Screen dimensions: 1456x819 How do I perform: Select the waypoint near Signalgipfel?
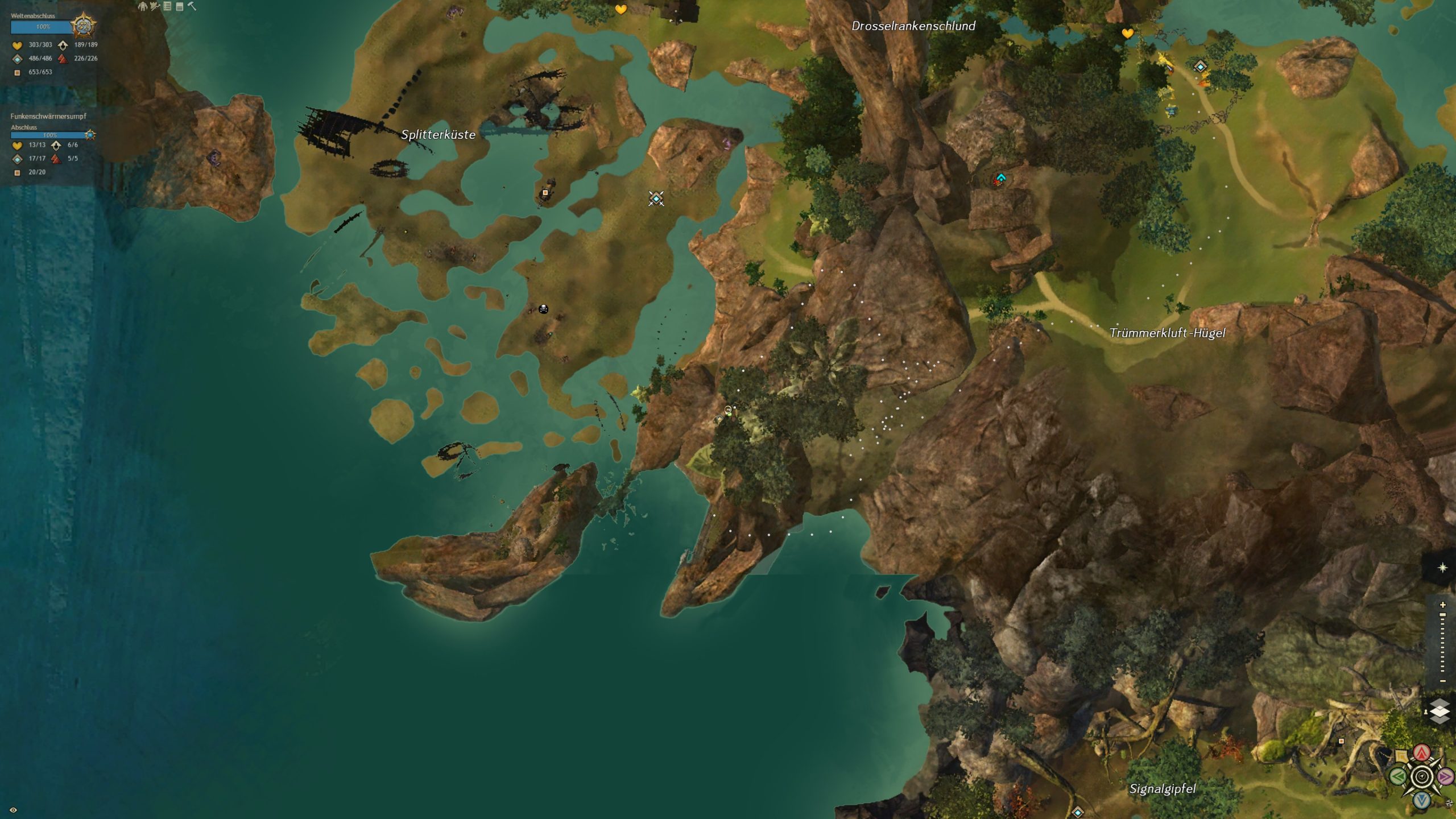click(x=1077, y=812)
